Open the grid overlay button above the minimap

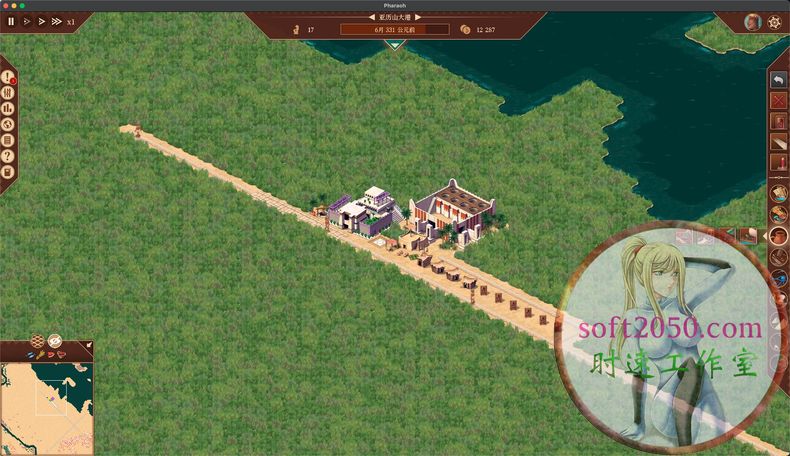(x=38, y=341)
